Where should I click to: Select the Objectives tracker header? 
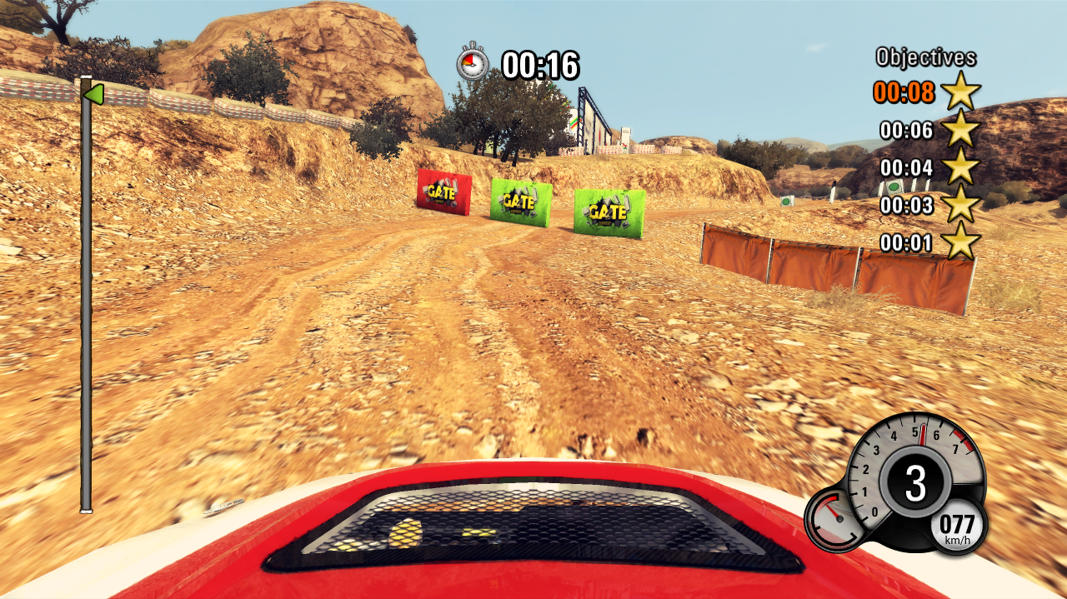click(x=925, y=58)
